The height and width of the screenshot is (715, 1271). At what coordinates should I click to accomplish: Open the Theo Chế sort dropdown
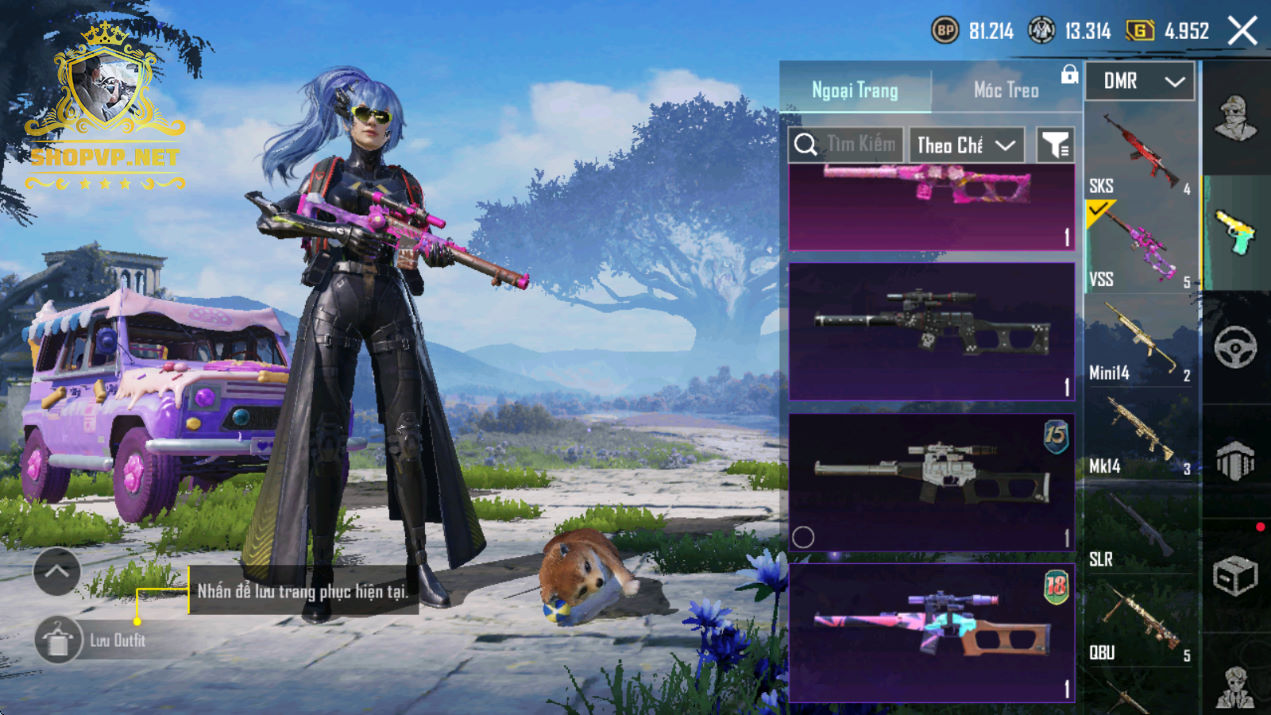click(x=966, y=145)
